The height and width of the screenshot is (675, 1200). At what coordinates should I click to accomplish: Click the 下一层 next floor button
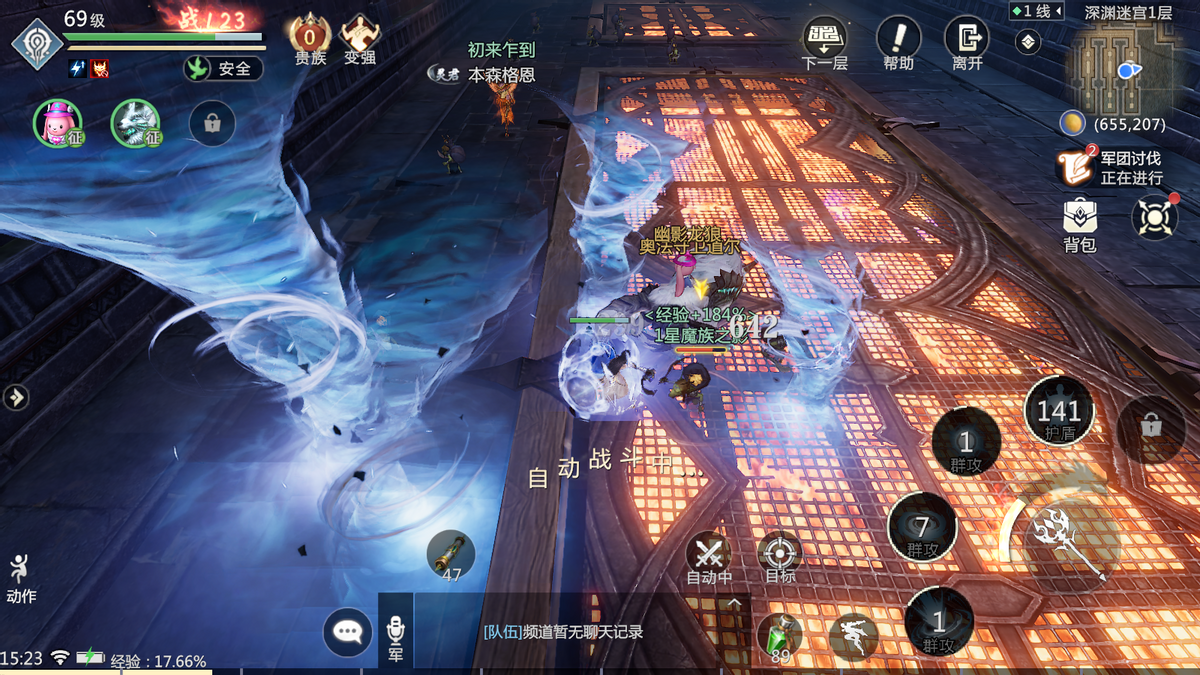pos(824,42)
